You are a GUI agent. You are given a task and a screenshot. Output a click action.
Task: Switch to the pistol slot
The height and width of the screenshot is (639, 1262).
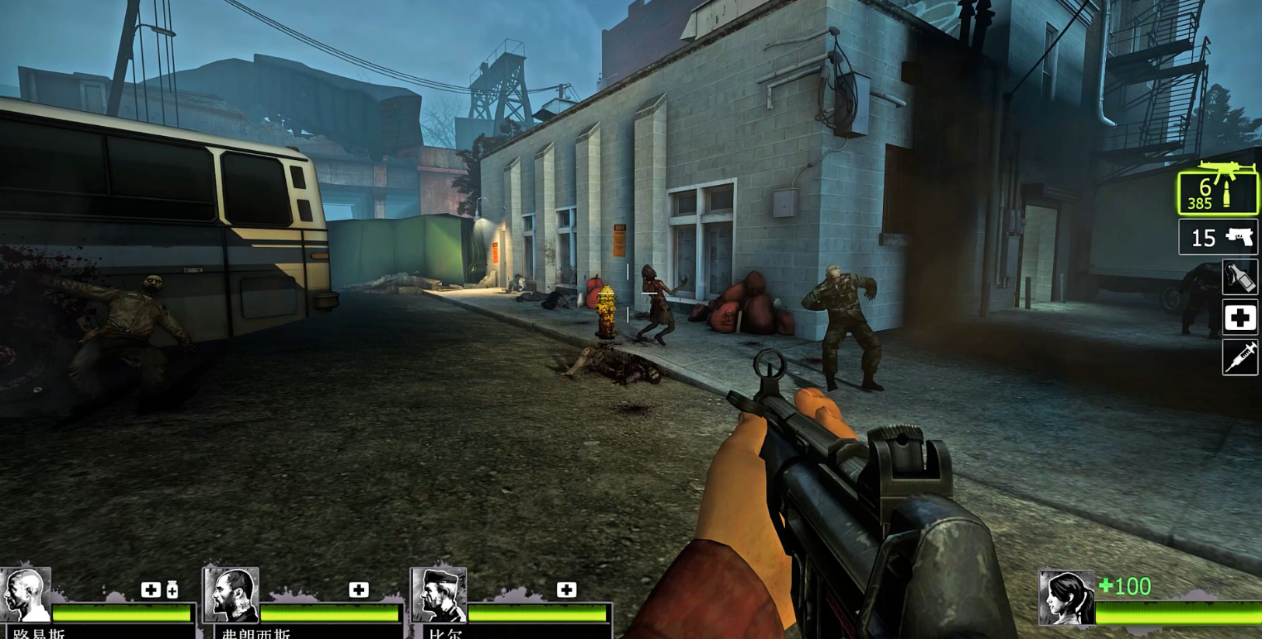point(1218,237)
